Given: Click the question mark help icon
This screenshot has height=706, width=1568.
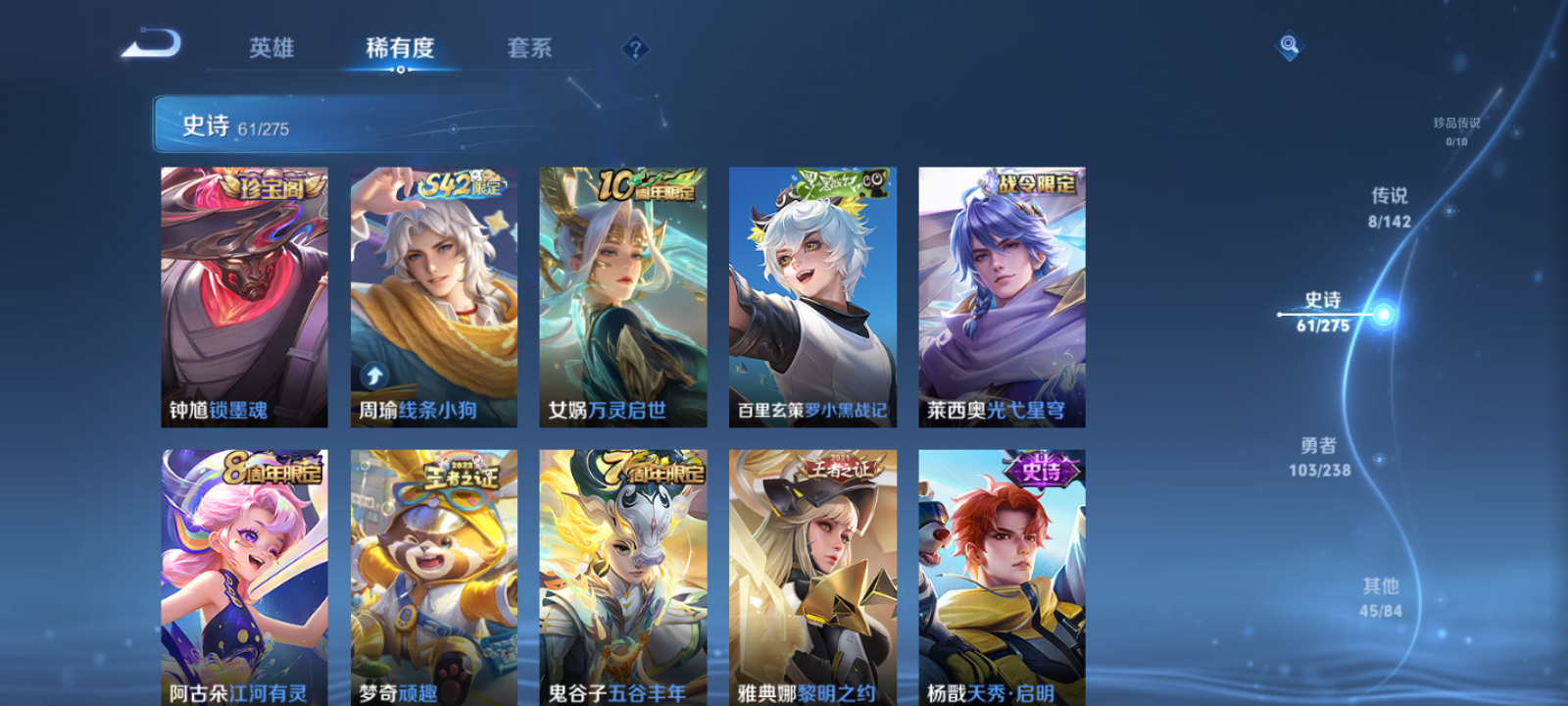Looking at the screenshot, I should 636,48.
